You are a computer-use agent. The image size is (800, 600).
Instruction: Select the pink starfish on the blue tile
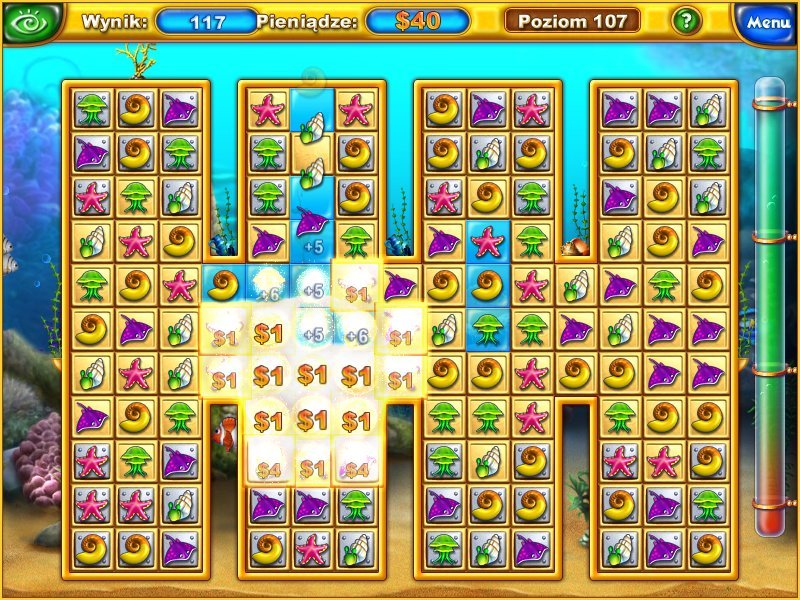coord(487,241)
